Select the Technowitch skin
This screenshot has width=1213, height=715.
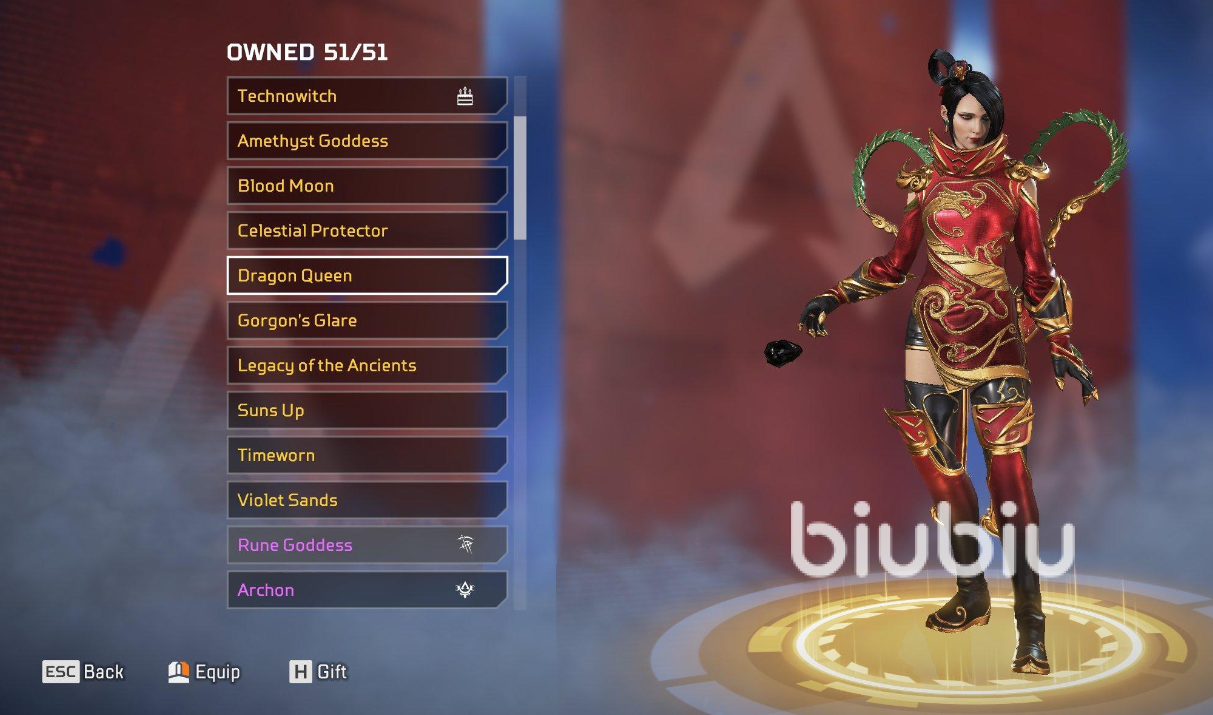(366, 96)
